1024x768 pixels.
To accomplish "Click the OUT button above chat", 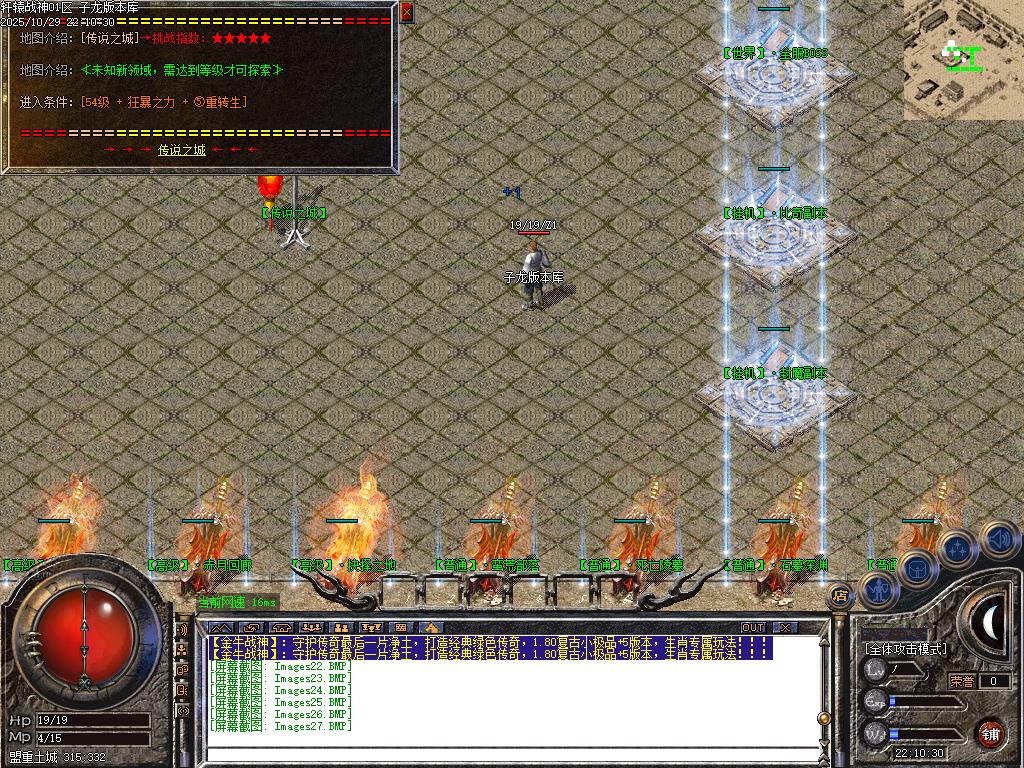I will (752, 627).
